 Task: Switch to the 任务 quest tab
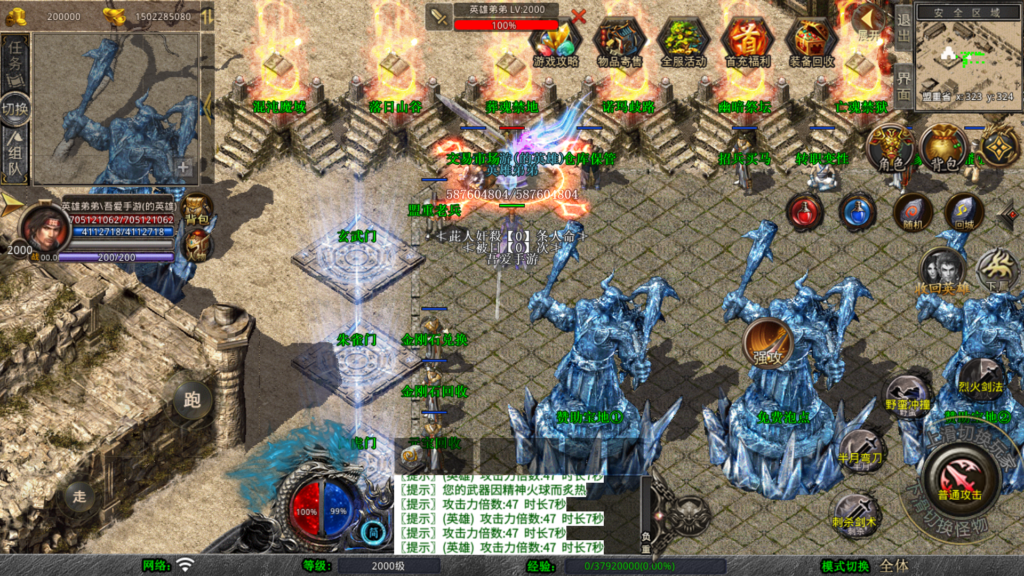16,58
